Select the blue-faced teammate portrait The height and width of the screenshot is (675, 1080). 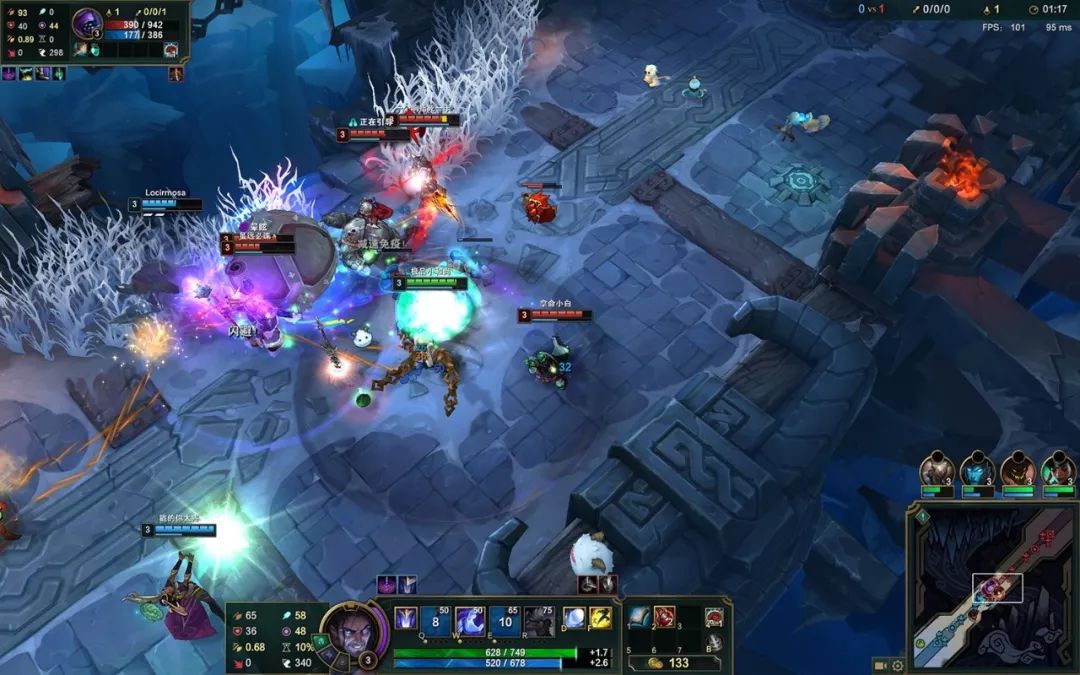[976, 468]
